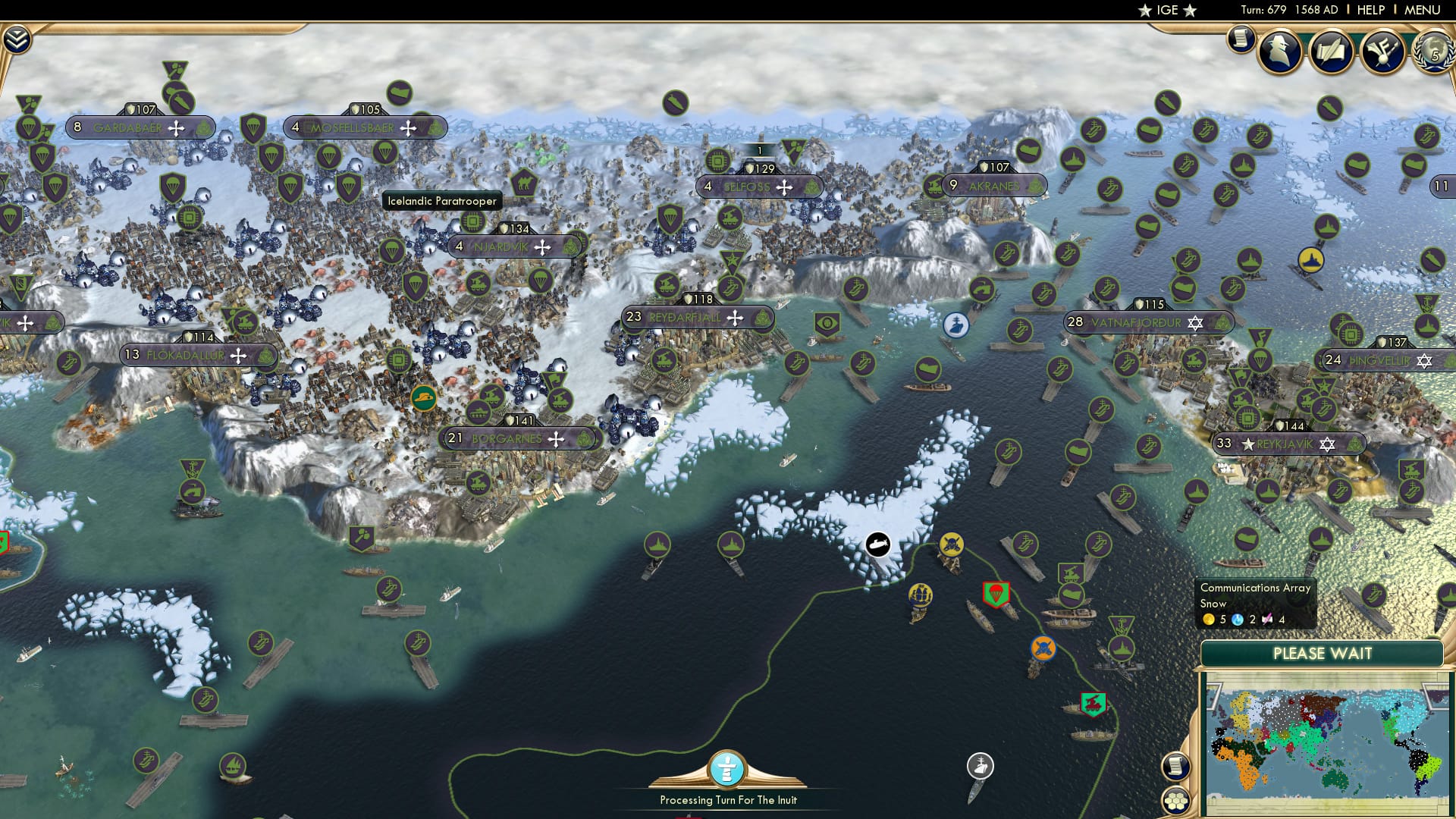Open the Social Policies scroll-and-quill icon
This screenshot has width=1456, height=819.
1332,50
